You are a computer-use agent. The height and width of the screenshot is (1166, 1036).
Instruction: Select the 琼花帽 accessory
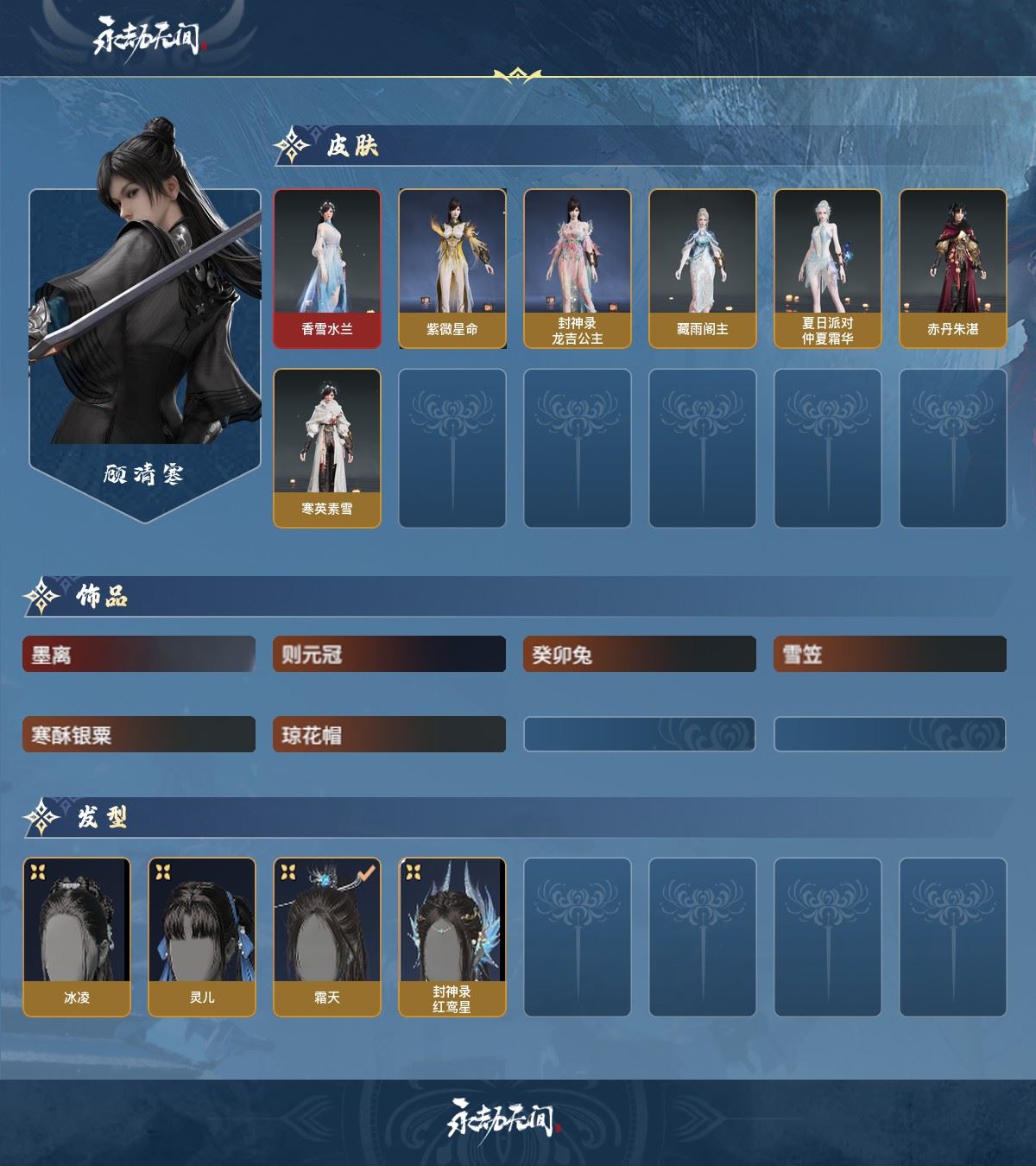[389, 735]
